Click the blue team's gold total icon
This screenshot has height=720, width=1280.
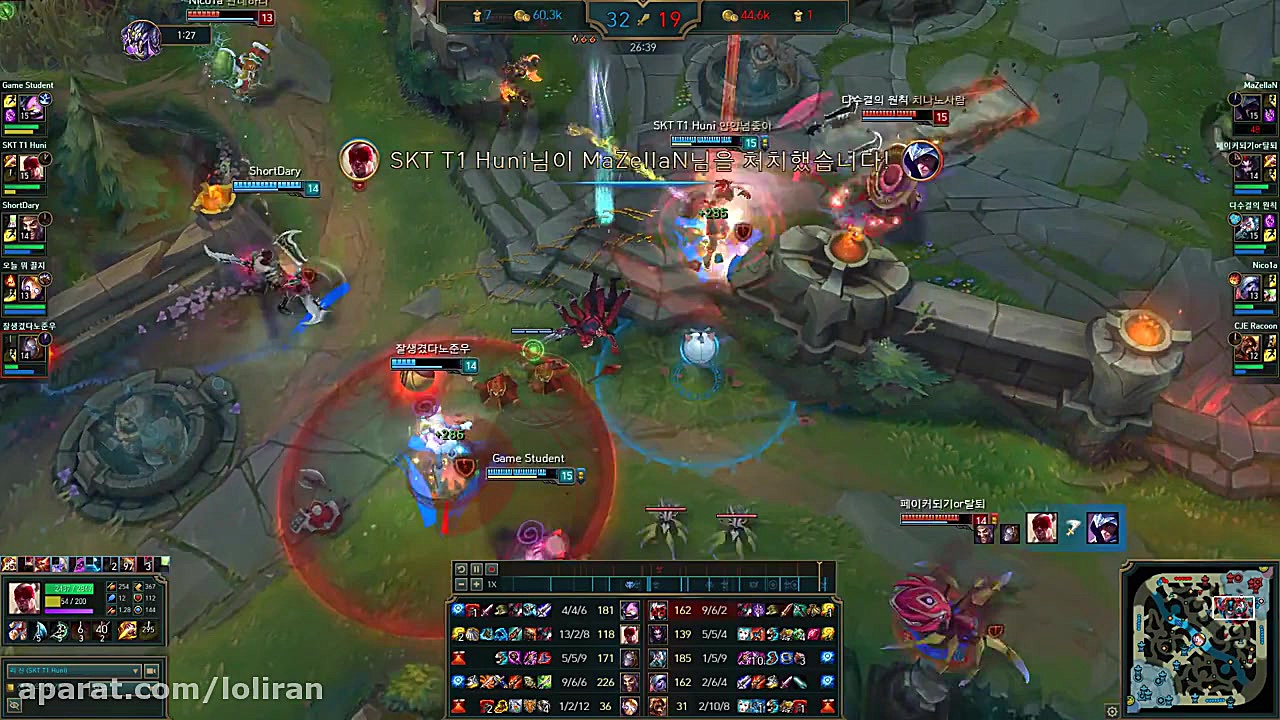(x=520, y=16)
